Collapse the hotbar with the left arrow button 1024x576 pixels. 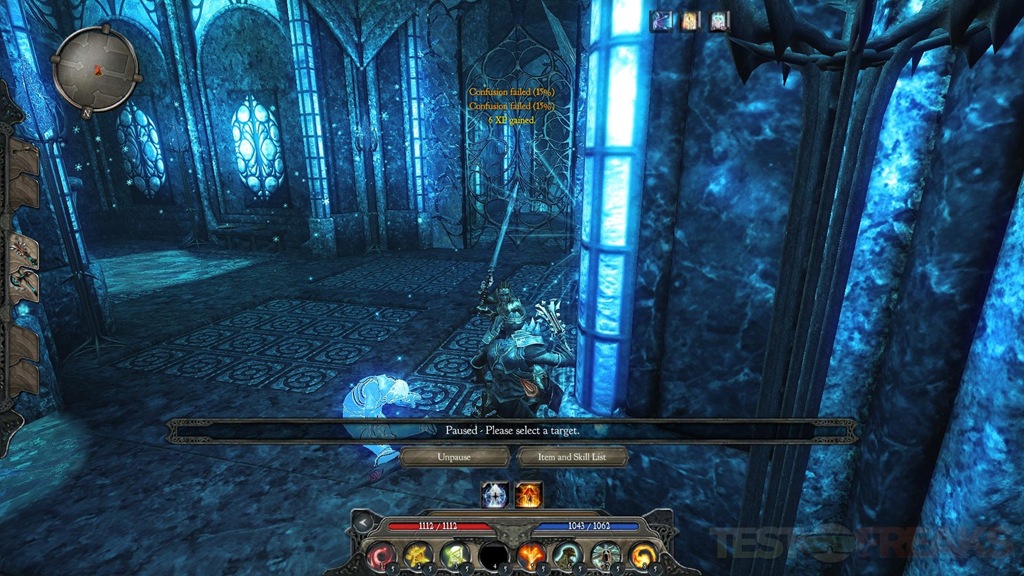[363, 524]
